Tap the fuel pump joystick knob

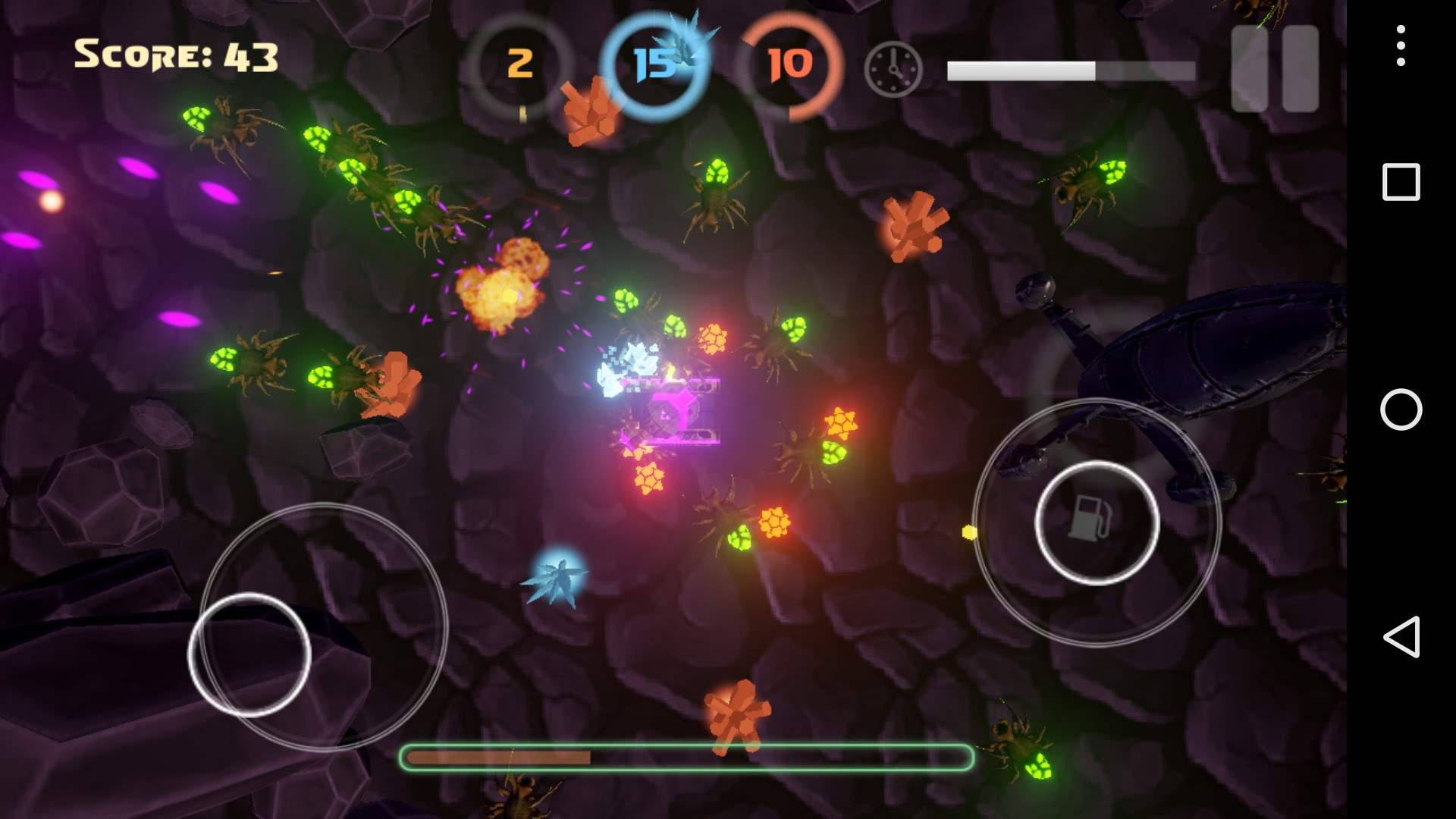[x=1097, y=522]
